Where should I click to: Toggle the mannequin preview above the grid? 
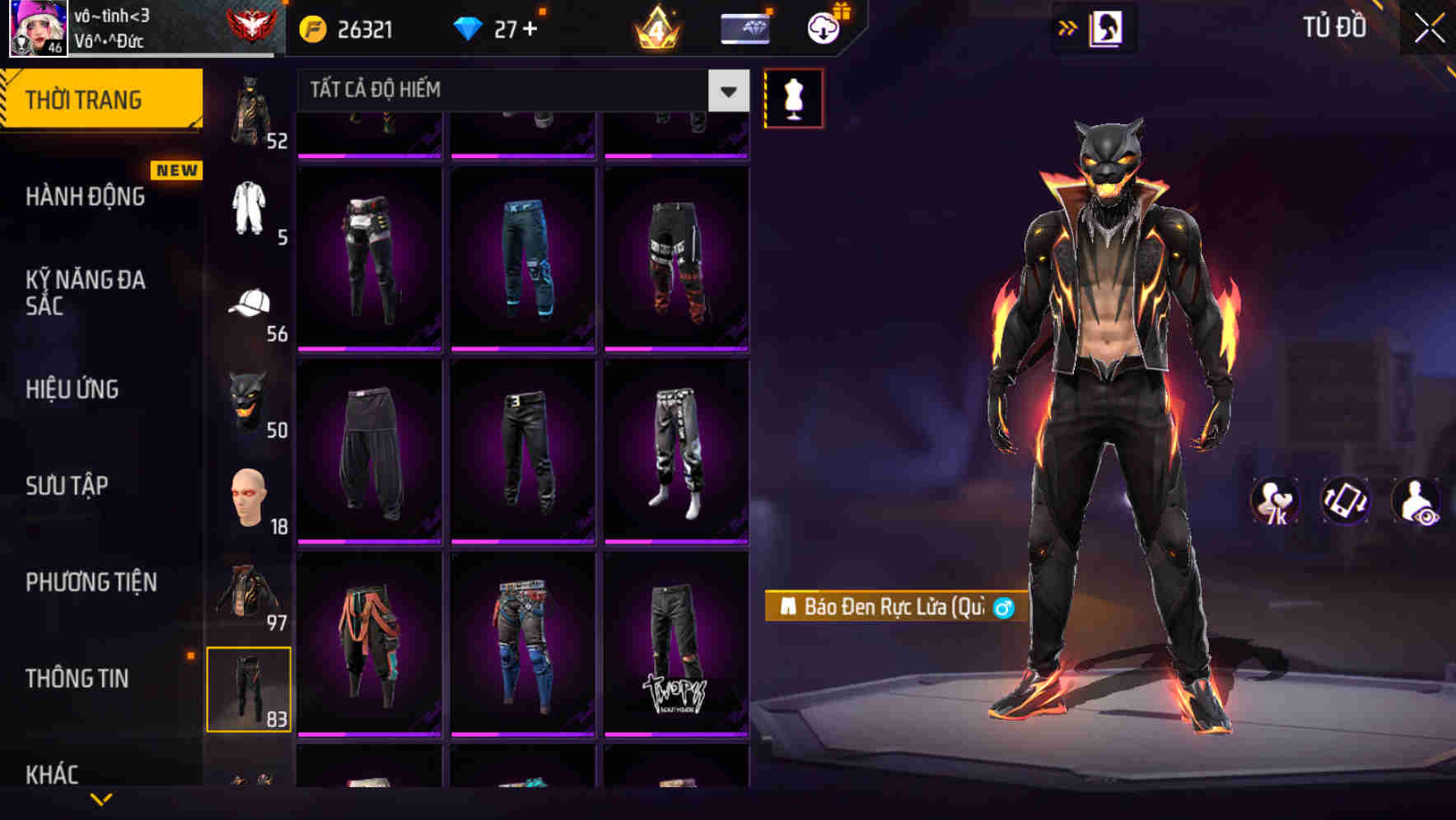pos(794,97)
